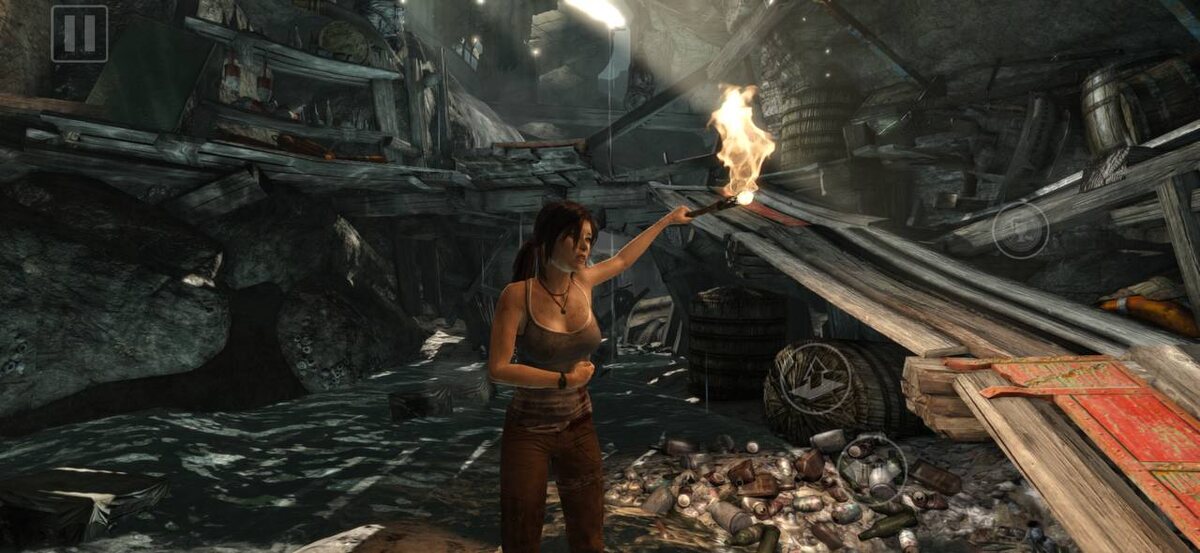Pause the game with the pause button
1200x553 pixels.
(79, 34)
